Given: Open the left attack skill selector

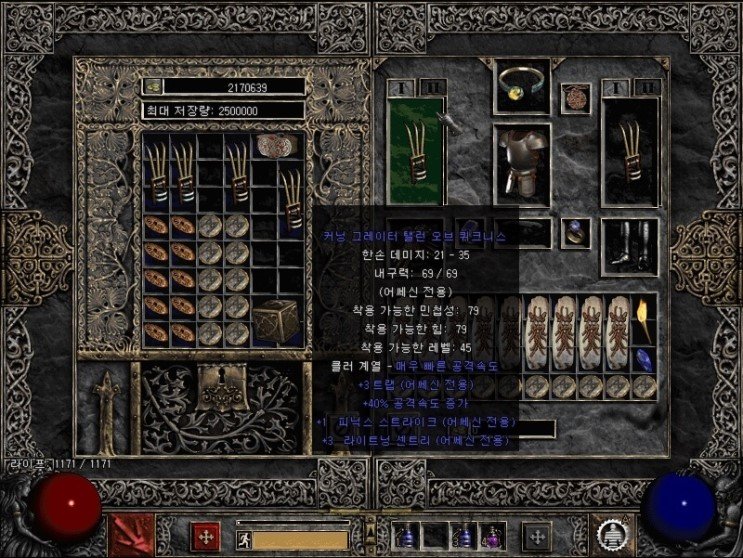Looking at the screenshot, I should pyautogui.click(x=129, y=535).
